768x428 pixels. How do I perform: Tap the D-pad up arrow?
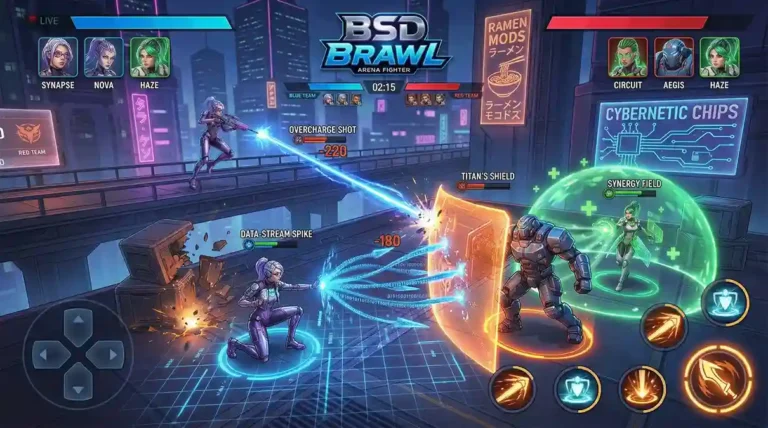[x=78, y=324]
